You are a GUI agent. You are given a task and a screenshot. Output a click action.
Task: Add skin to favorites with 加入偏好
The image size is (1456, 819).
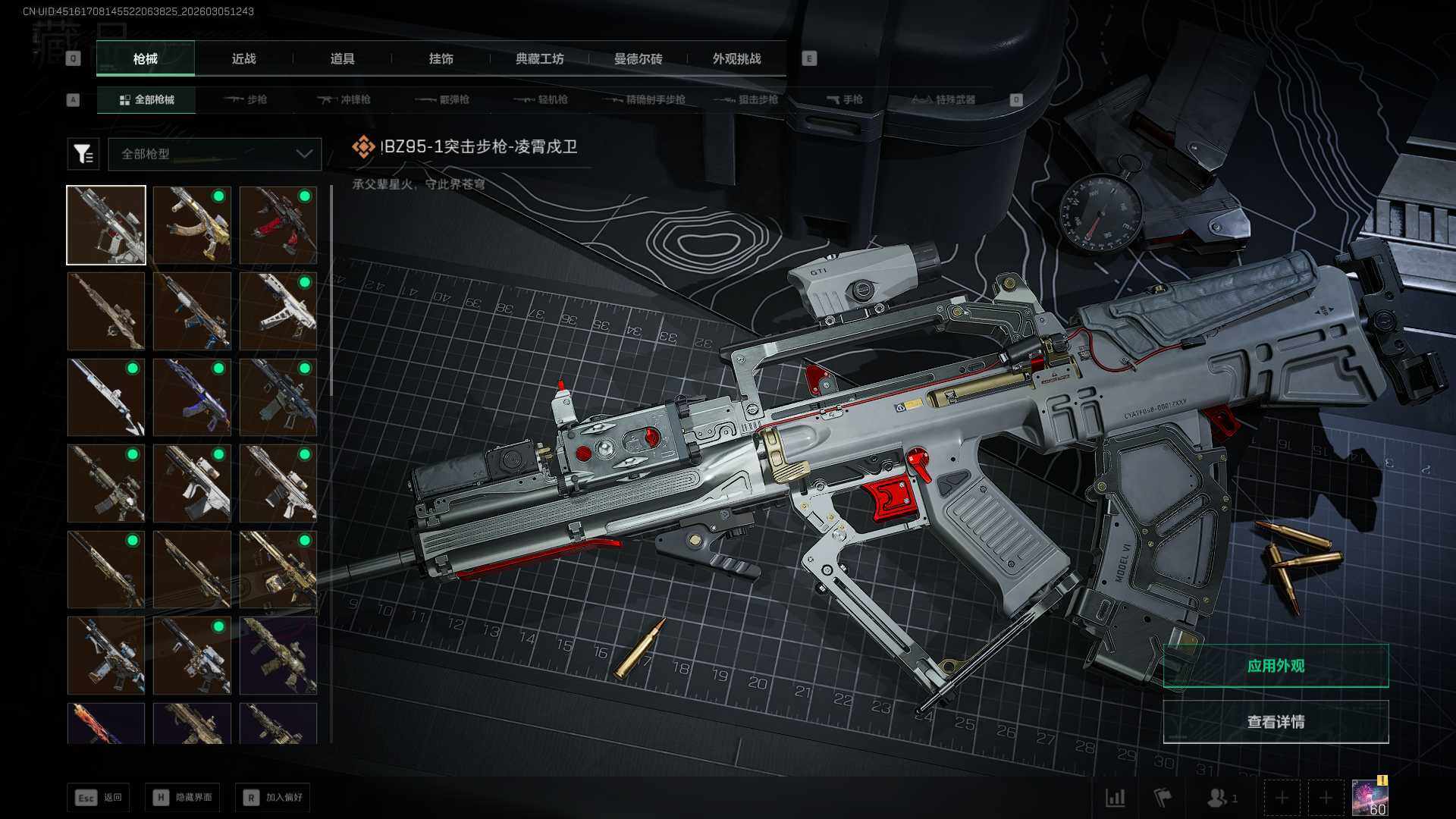(273, 797)
